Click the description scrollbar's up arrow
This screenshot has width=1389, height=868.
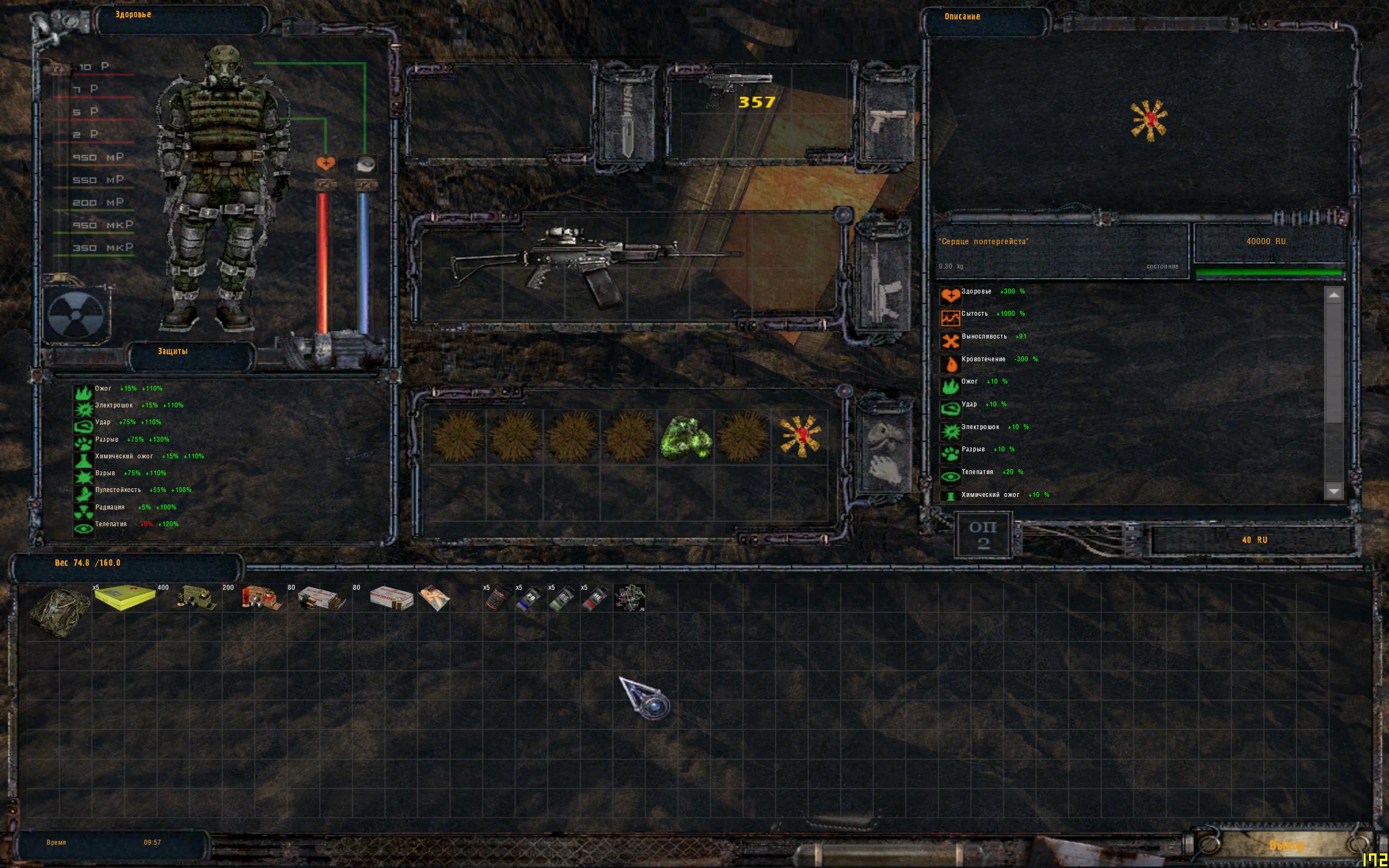click(1333, 296)
